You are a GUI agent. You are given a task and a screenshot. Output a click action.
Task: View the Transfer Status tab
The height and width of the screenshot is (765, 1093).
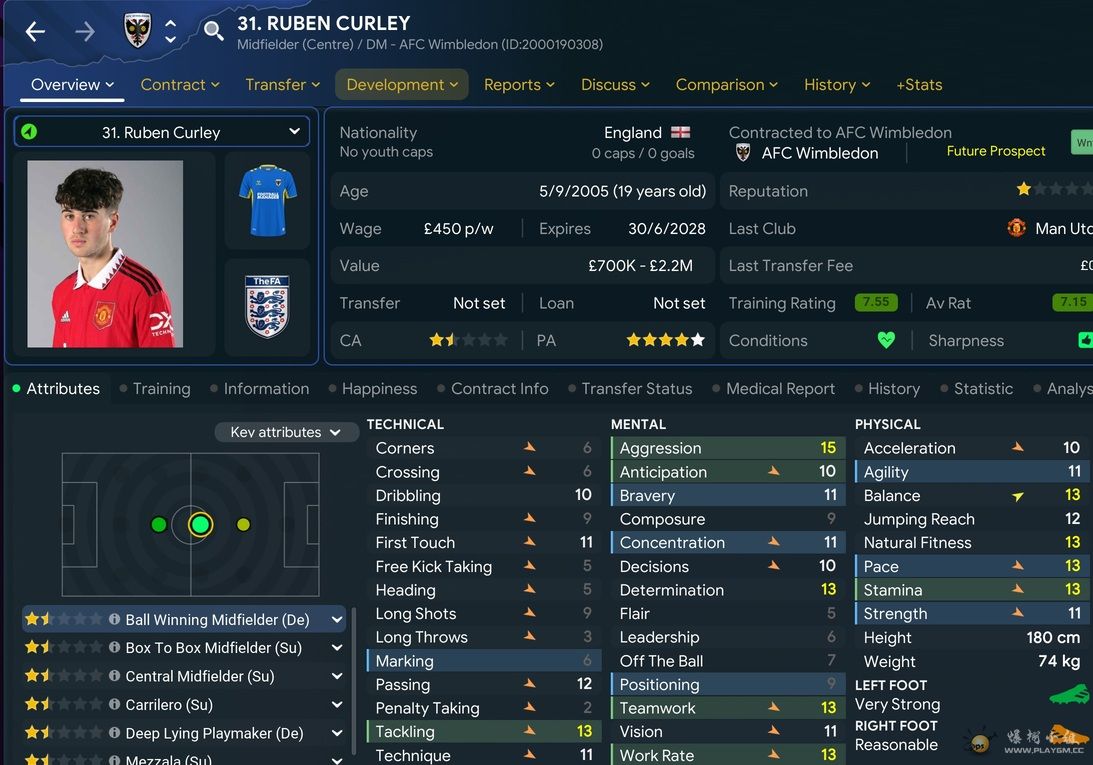(636, 389)
